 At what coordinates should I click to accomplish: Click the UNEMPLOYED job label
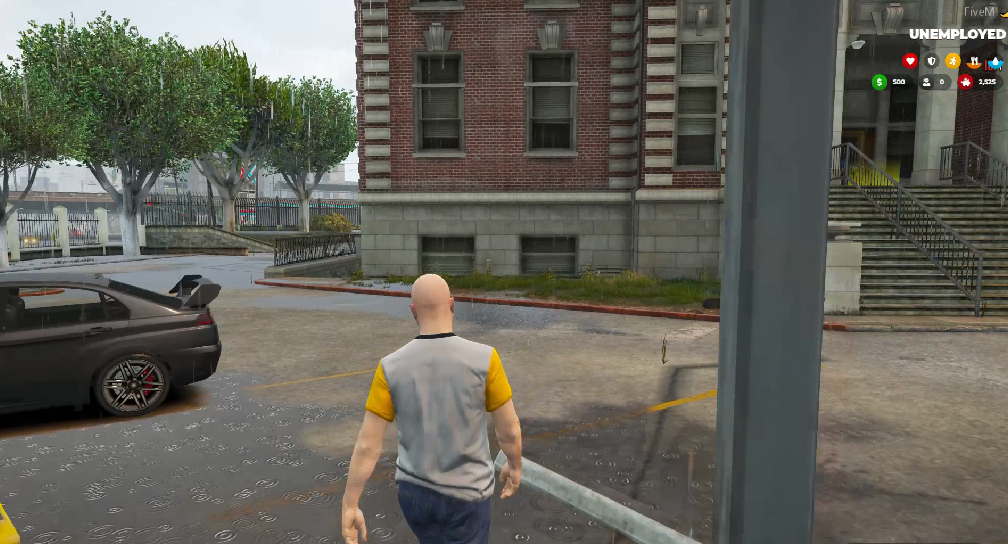[957, 34]
